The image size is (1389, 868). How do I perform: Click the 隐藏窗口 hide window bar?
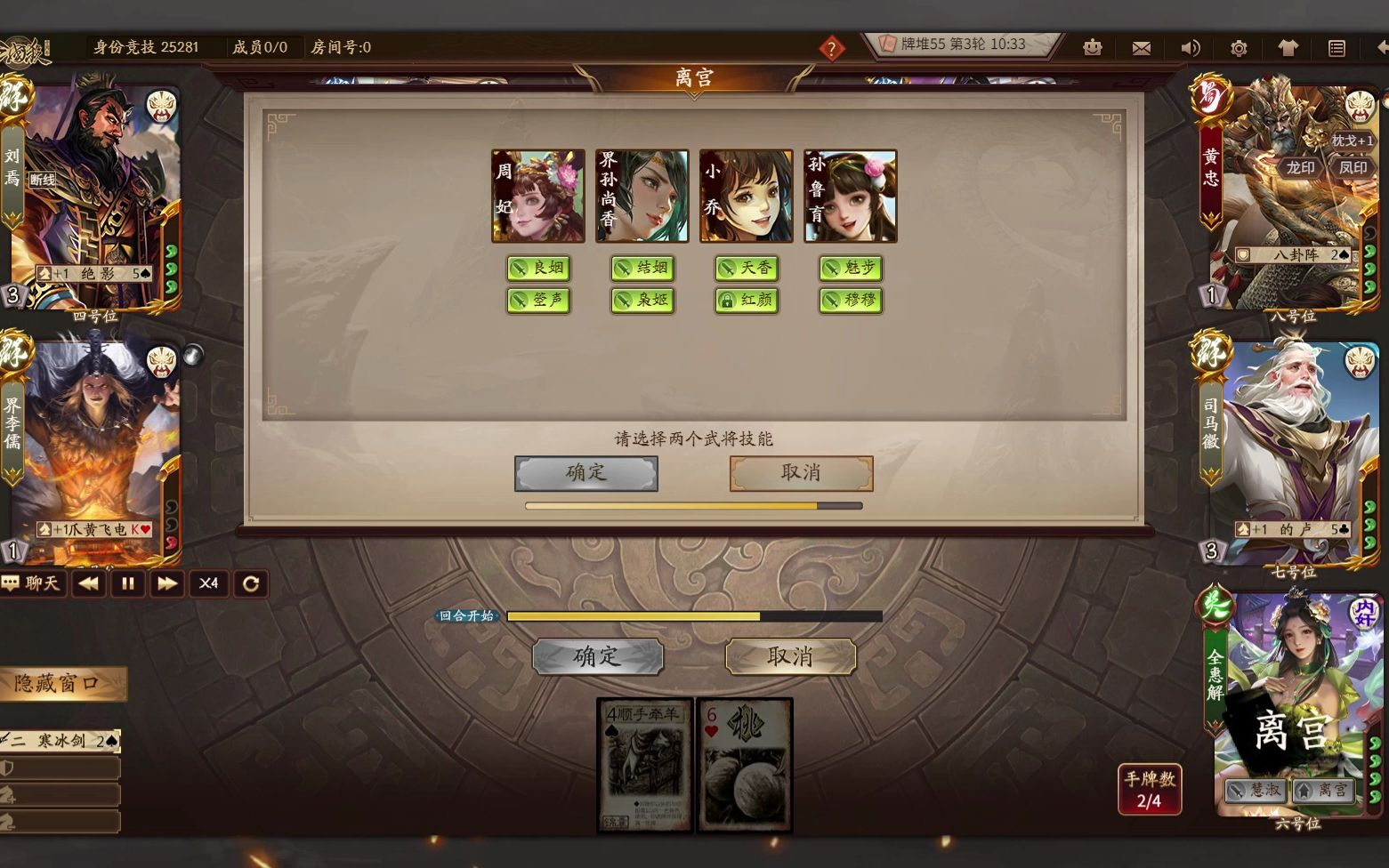point(64,683)
